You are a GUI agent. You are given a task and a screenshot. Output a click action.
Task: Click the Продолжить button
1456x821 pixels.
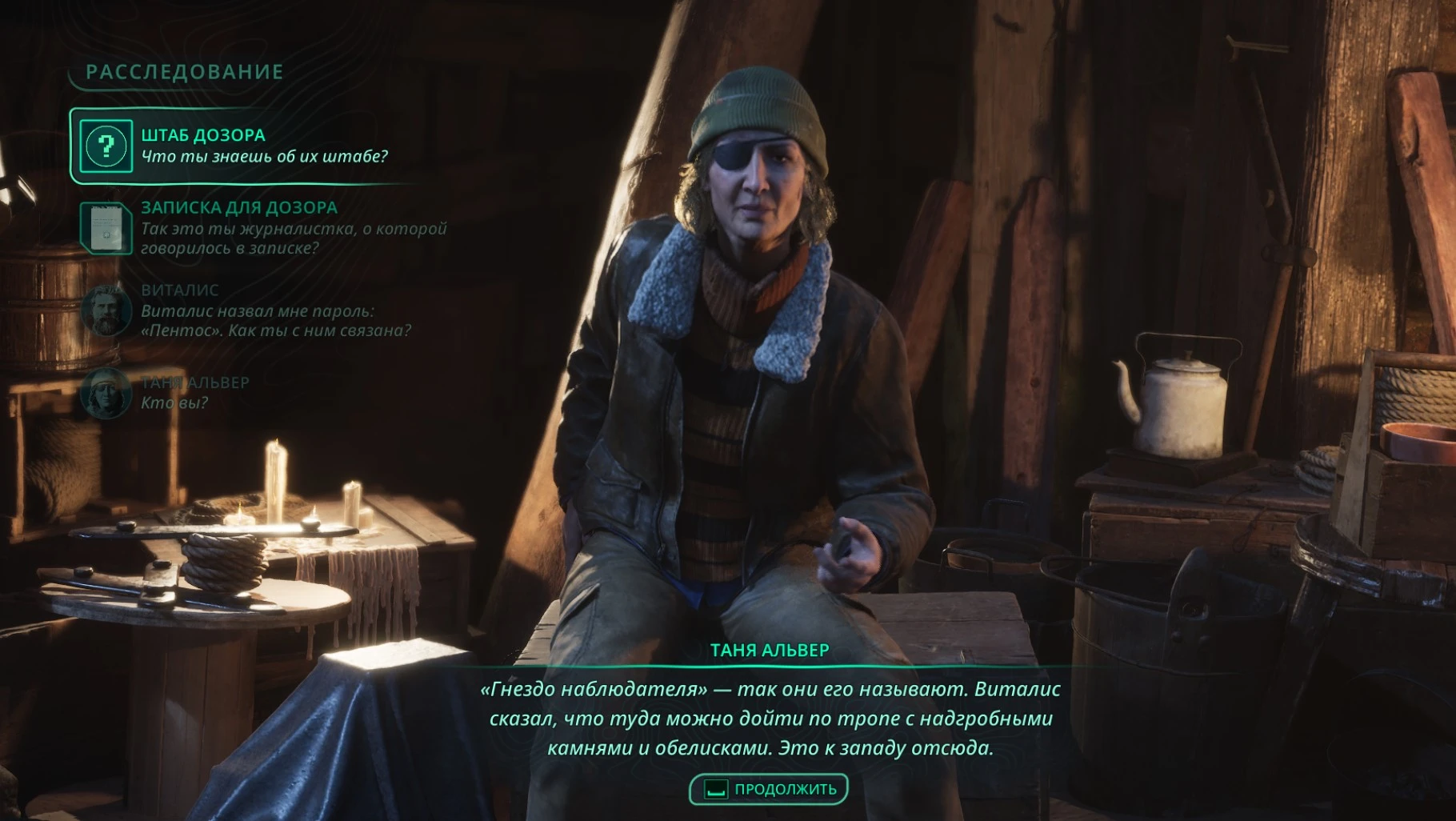coord(768,790)
